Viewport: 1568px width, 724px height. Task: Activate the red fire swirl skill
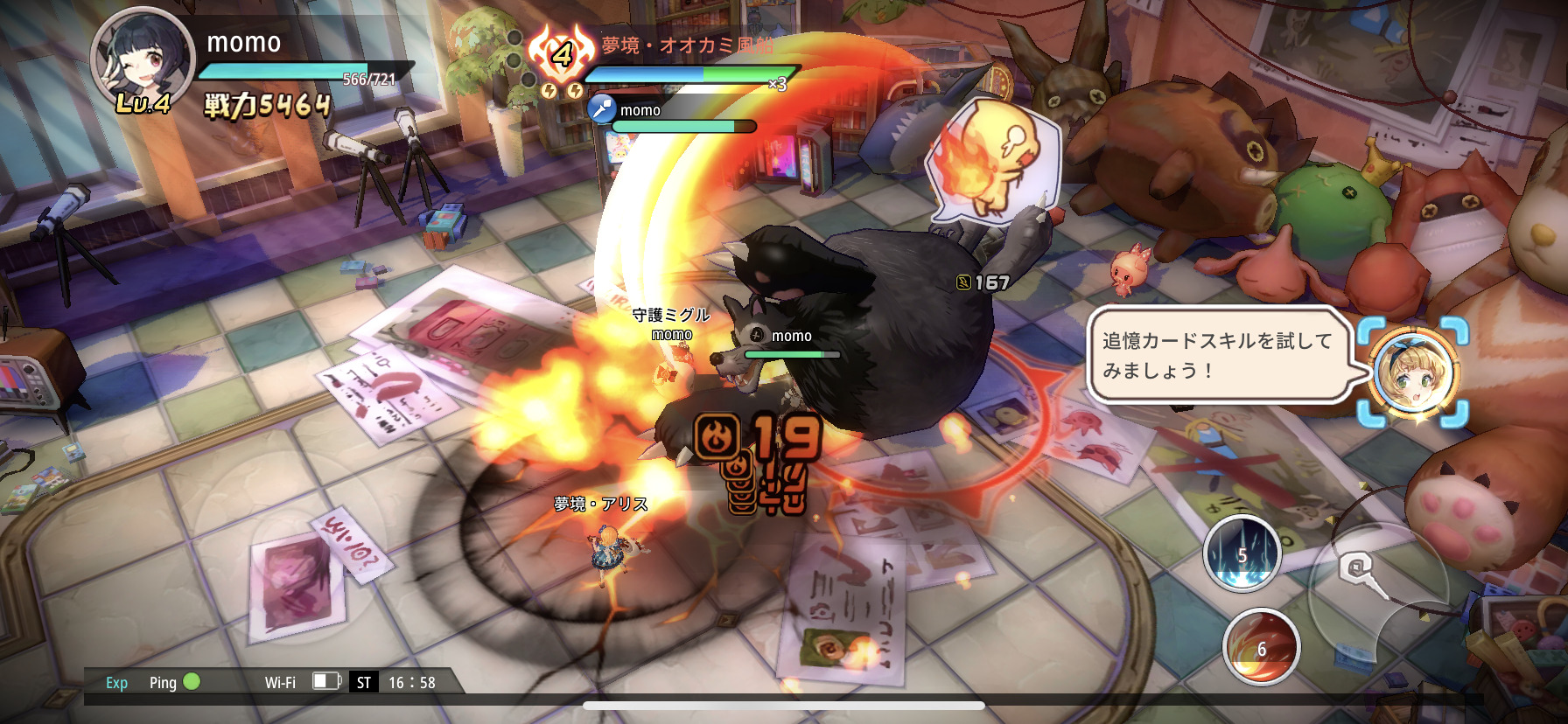(1261, 647)
